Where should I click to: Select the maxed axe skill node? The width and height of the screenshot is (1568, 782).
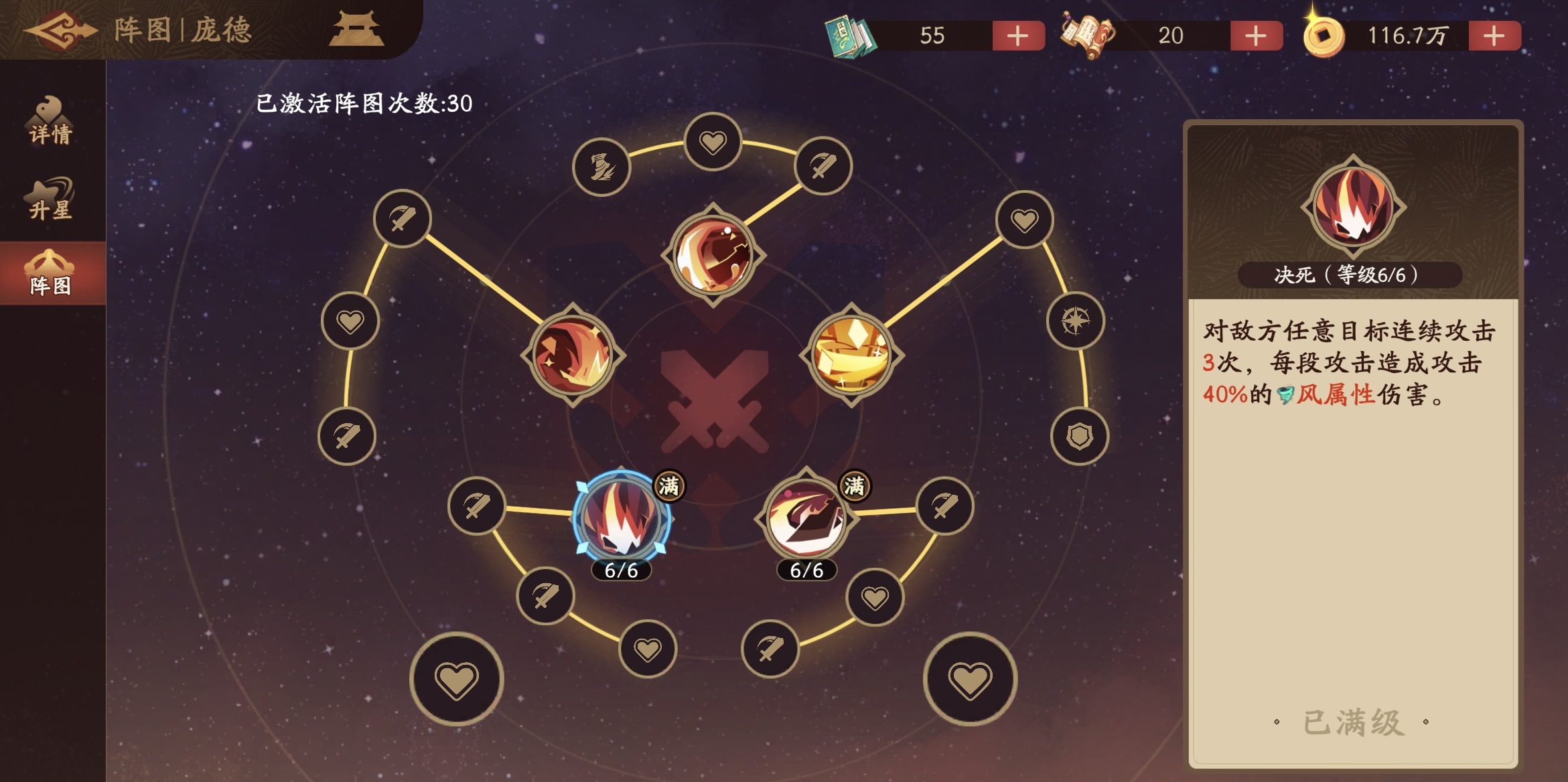click(806, 518)
